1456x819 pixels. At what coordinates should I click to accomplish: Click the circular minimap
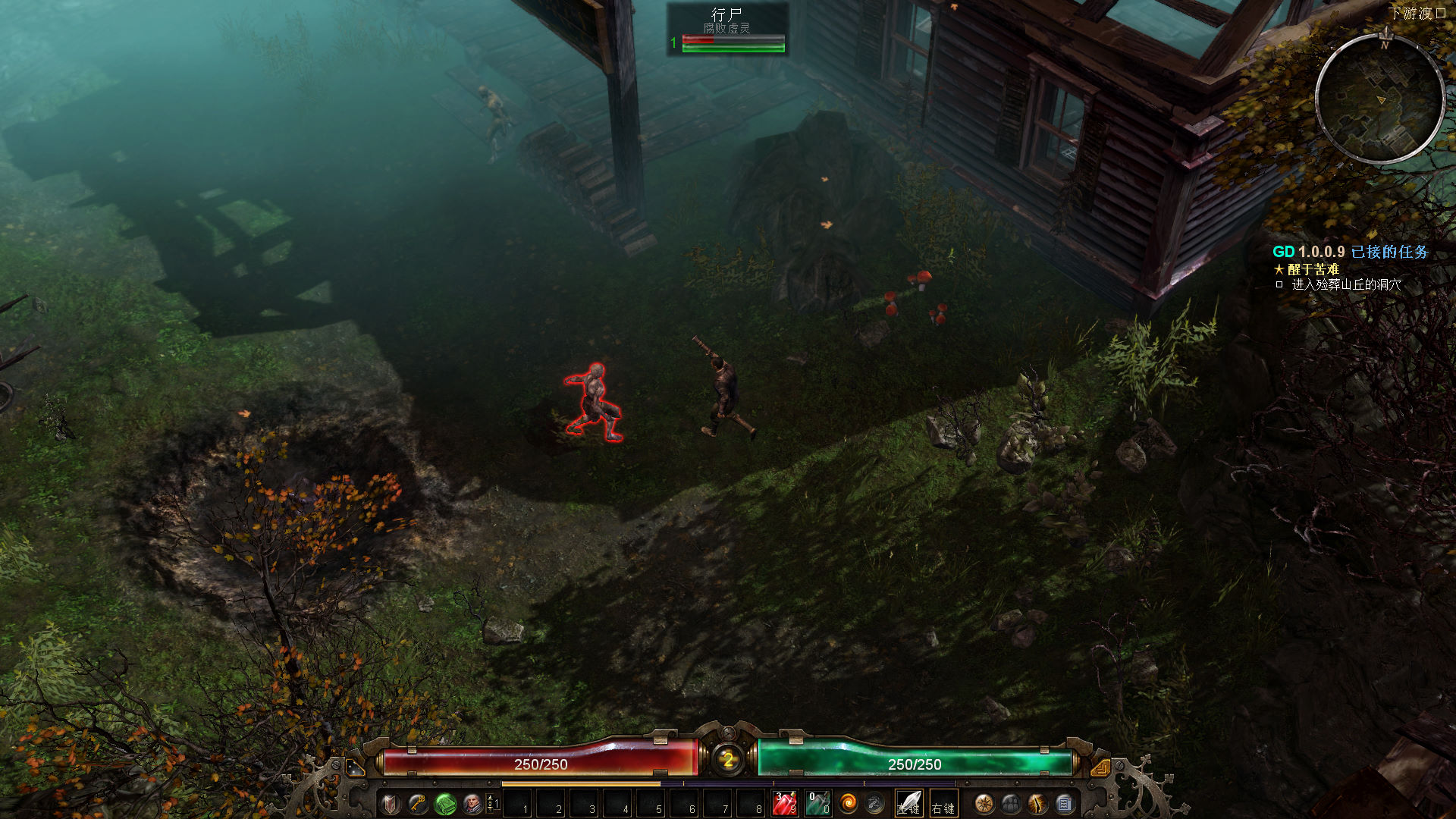coord(1379,99)
